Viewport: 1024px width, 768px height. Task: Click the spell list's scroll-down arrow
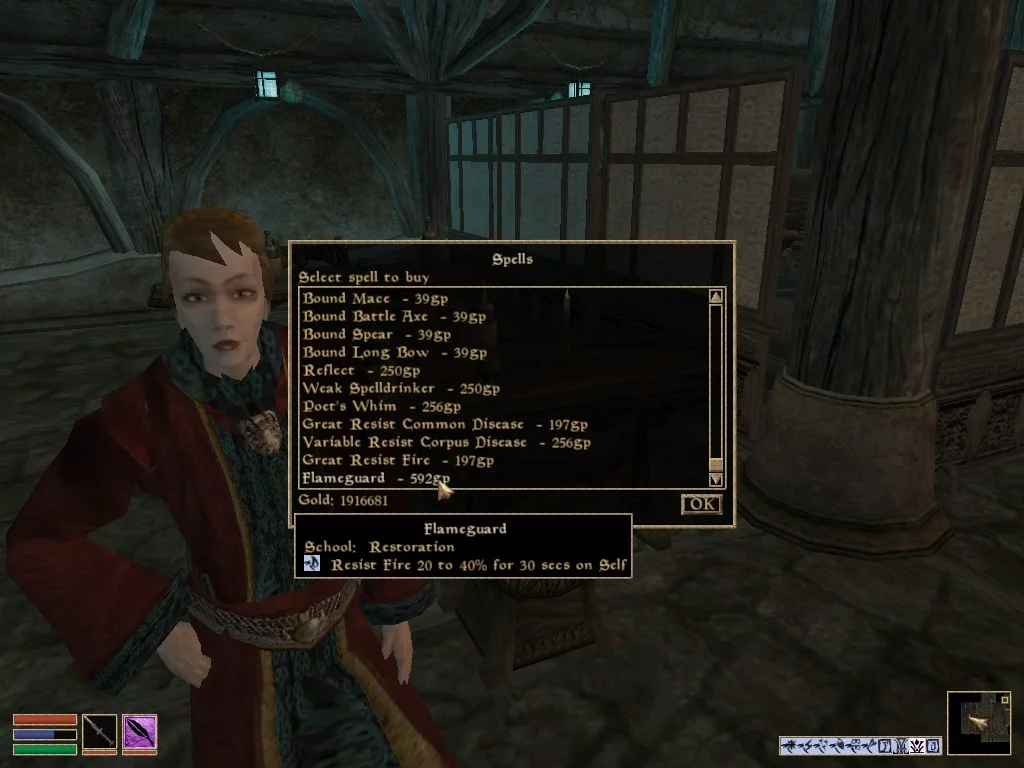[716, 479]
